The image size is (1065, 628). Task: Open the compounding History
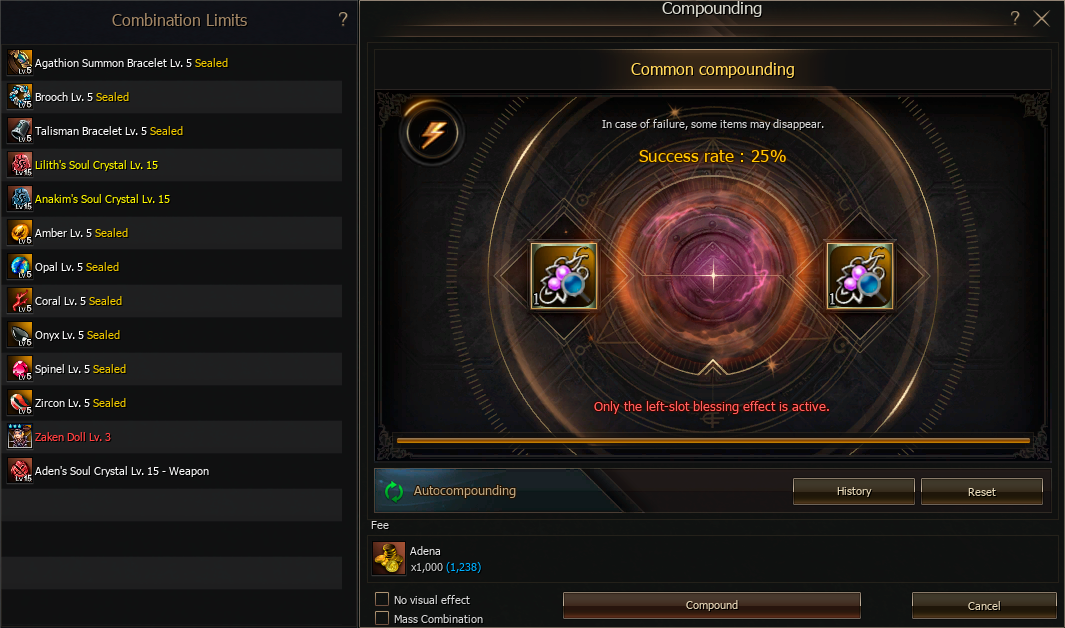853,491
